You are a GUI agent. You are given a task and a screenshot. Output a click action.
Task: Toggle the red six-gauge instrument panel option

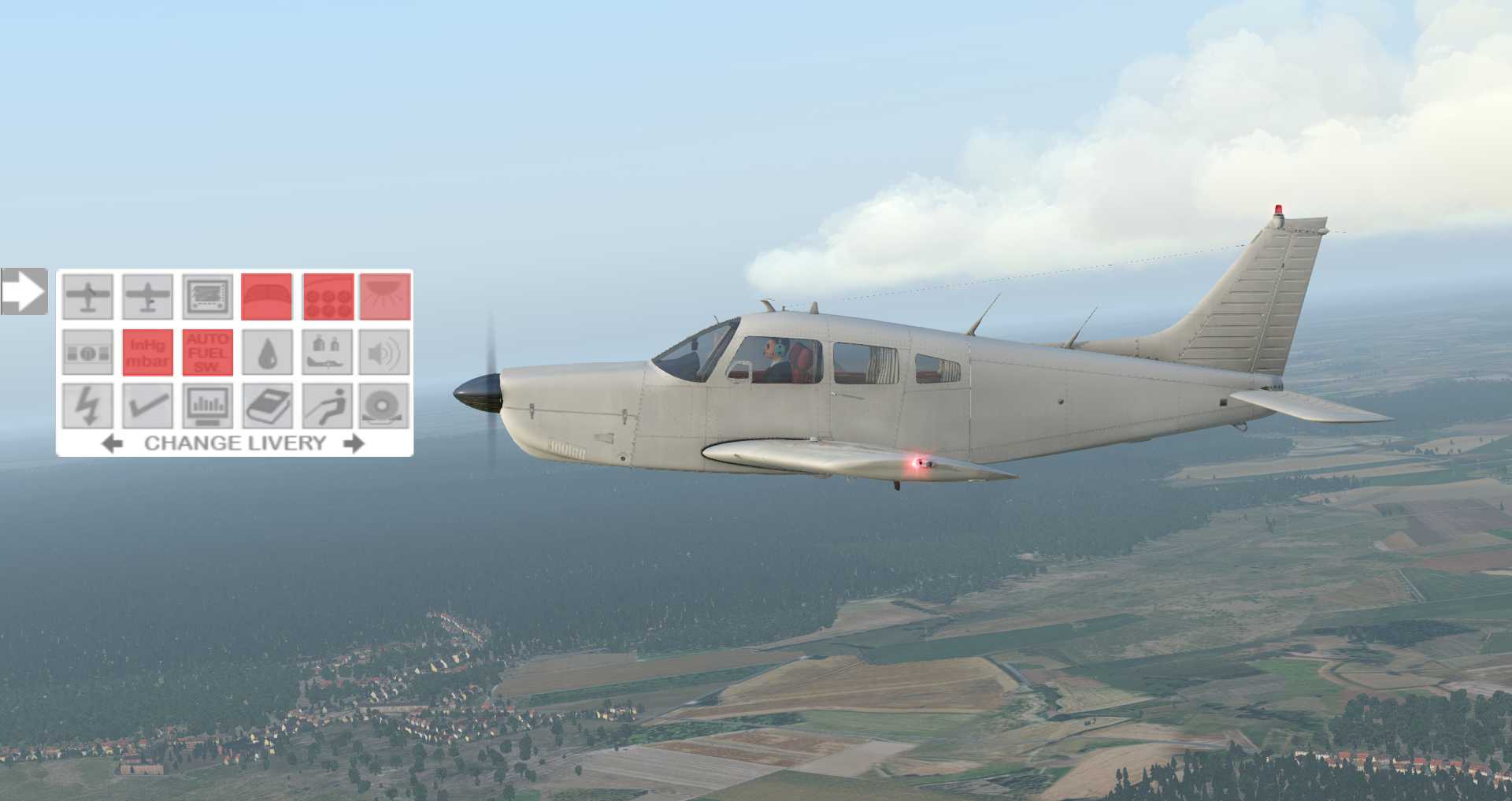pyautogui.click(x=328, y=296)
